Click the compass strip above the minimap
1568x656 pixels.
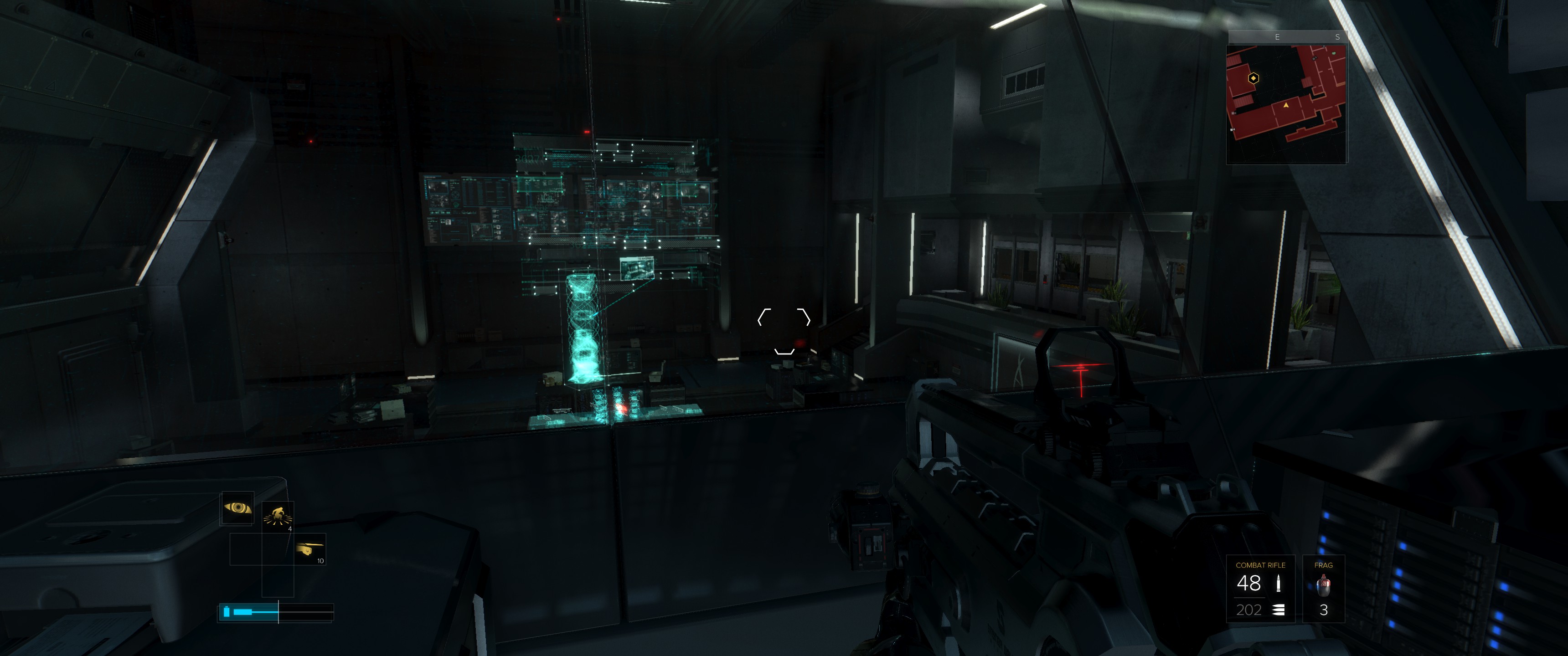1287,37
